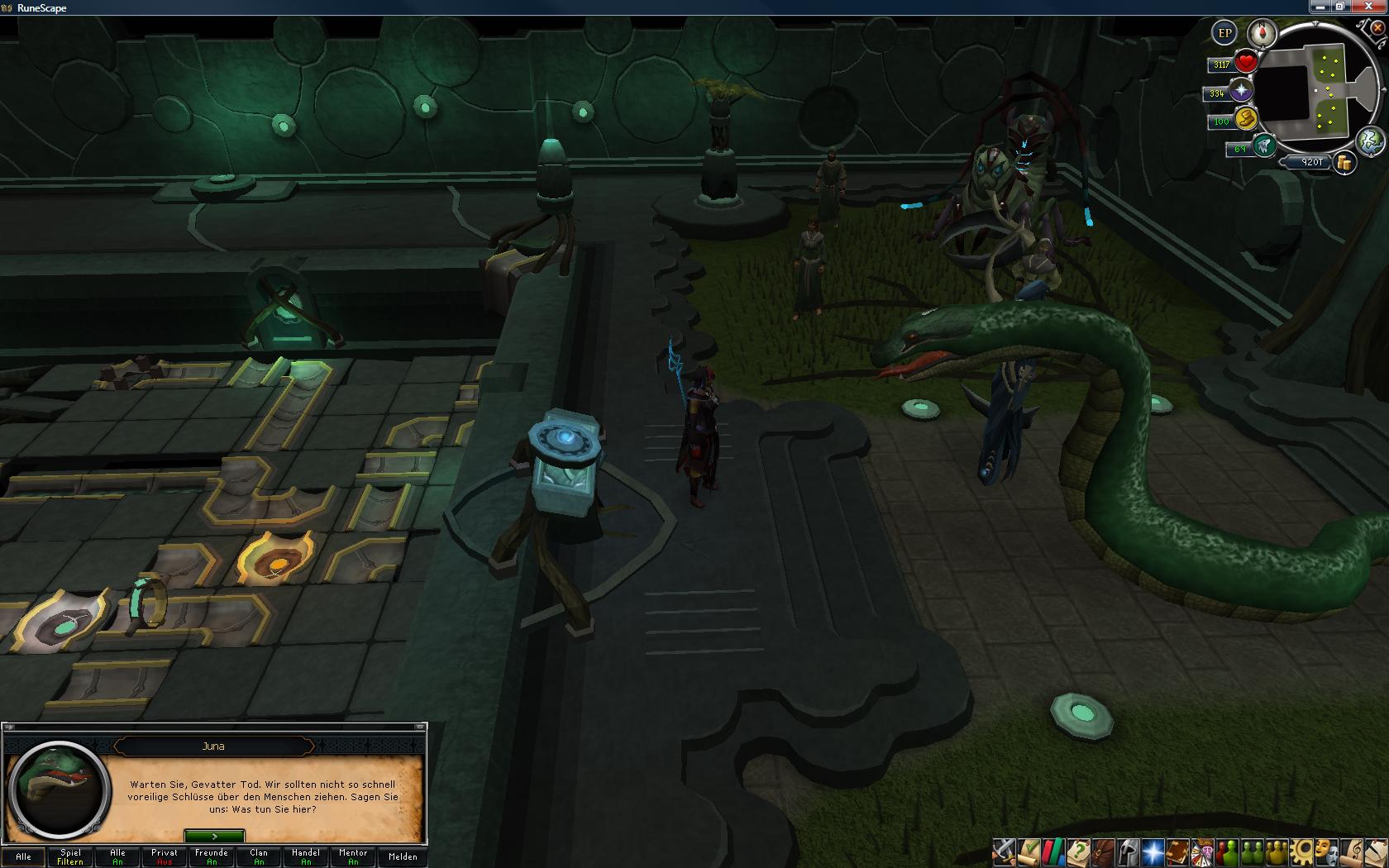This screenshot has height=868, width=1389.
Task: Continue Juna's dialogue with the green arrow
Action: (214, 837)
